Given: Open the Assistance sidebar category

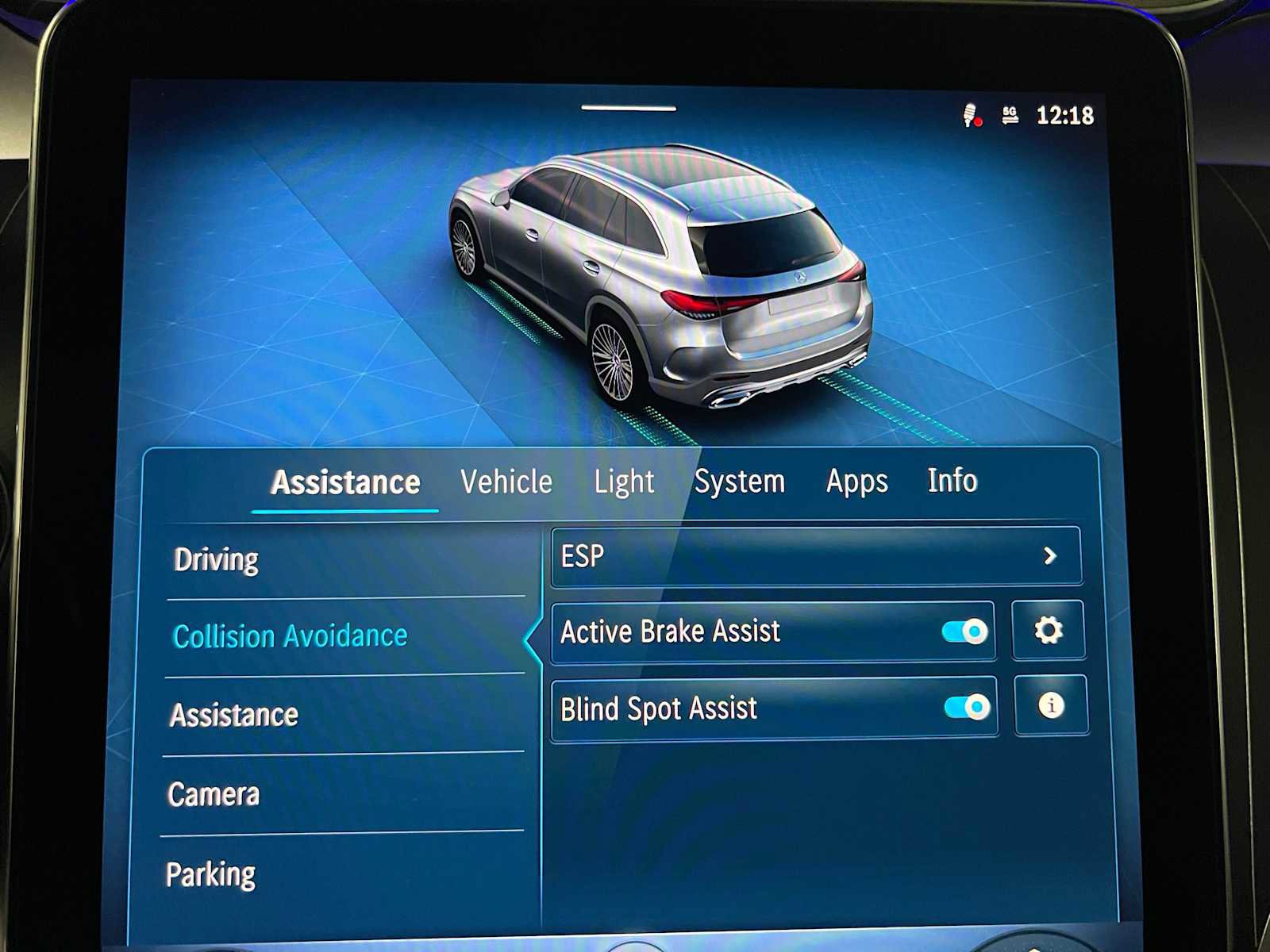Looking at the screenshot, I should click(x=233, y=715).
